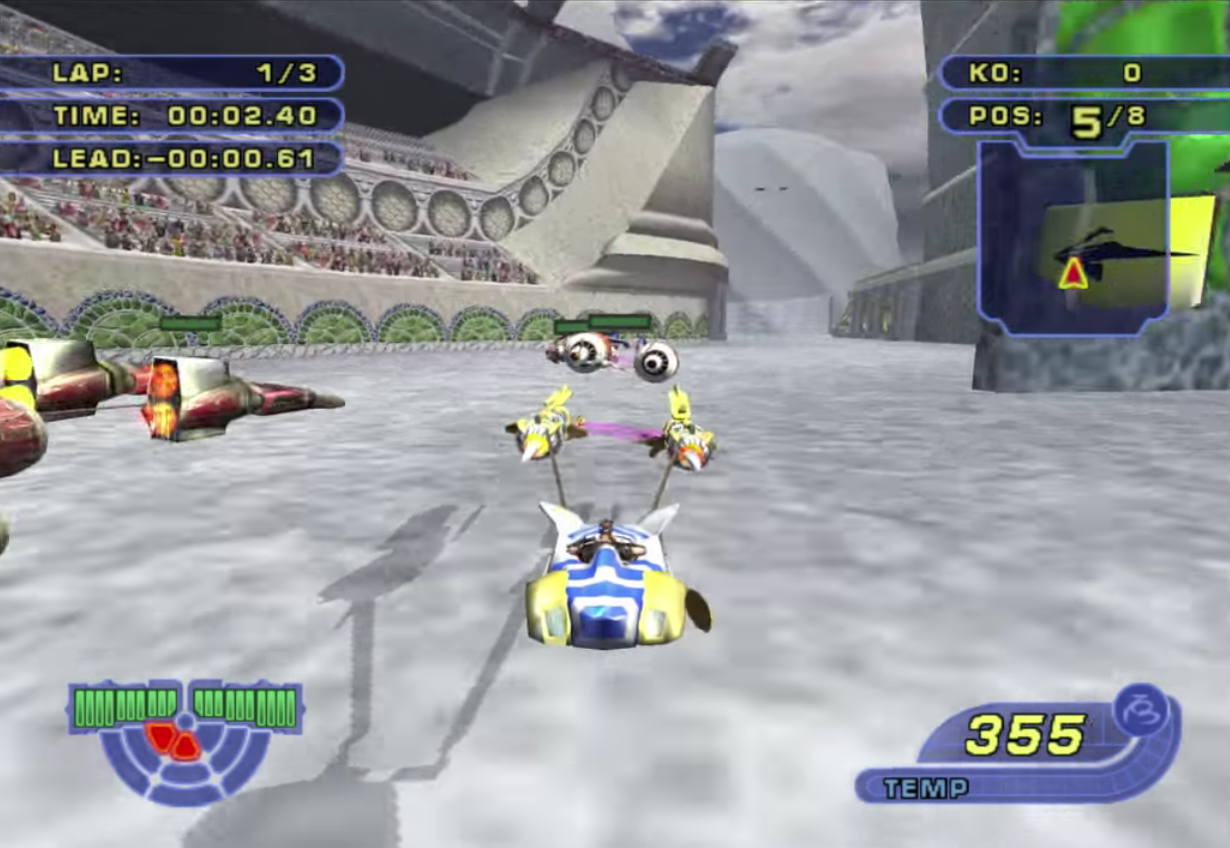Click the track minimap panel
Viewport: 1230px width, 848px height.
tap(1073, 236)
